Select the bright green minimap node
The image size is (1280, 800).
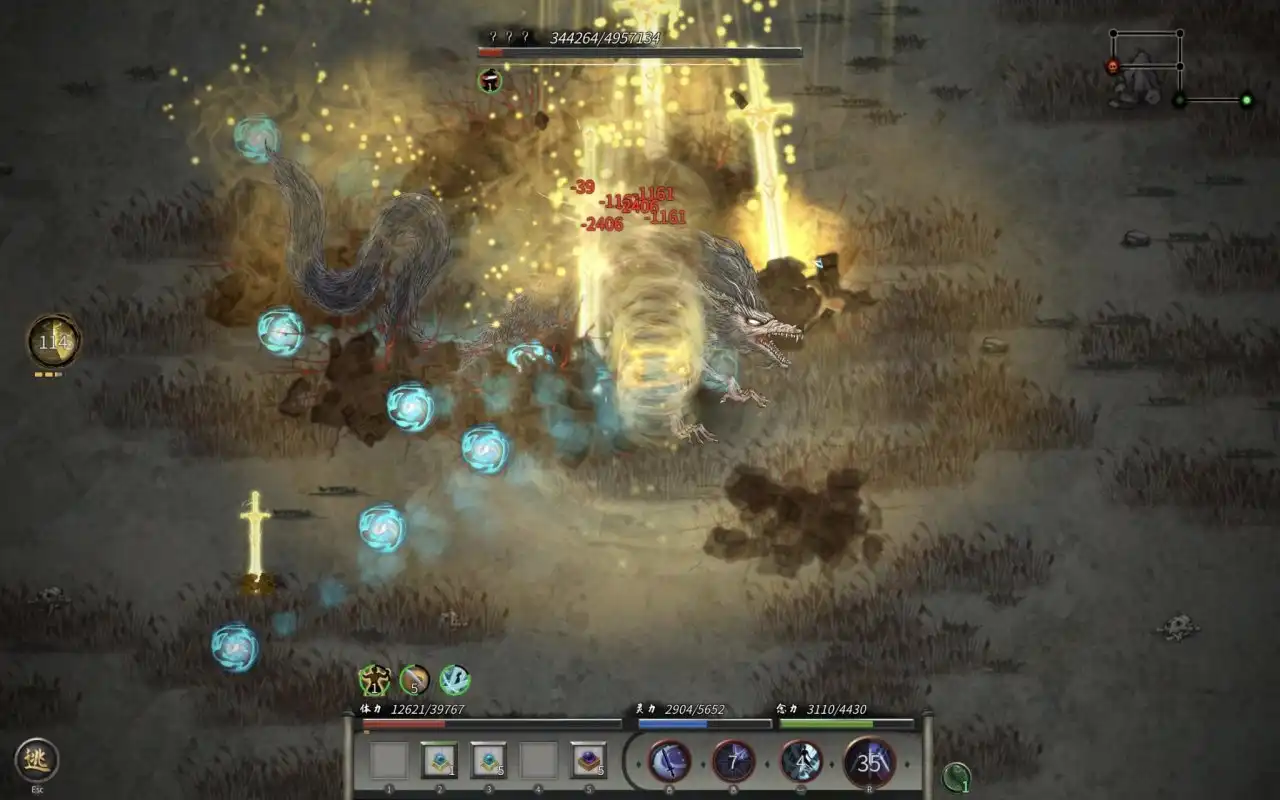pyautogui.click(x=1246, y=99)
